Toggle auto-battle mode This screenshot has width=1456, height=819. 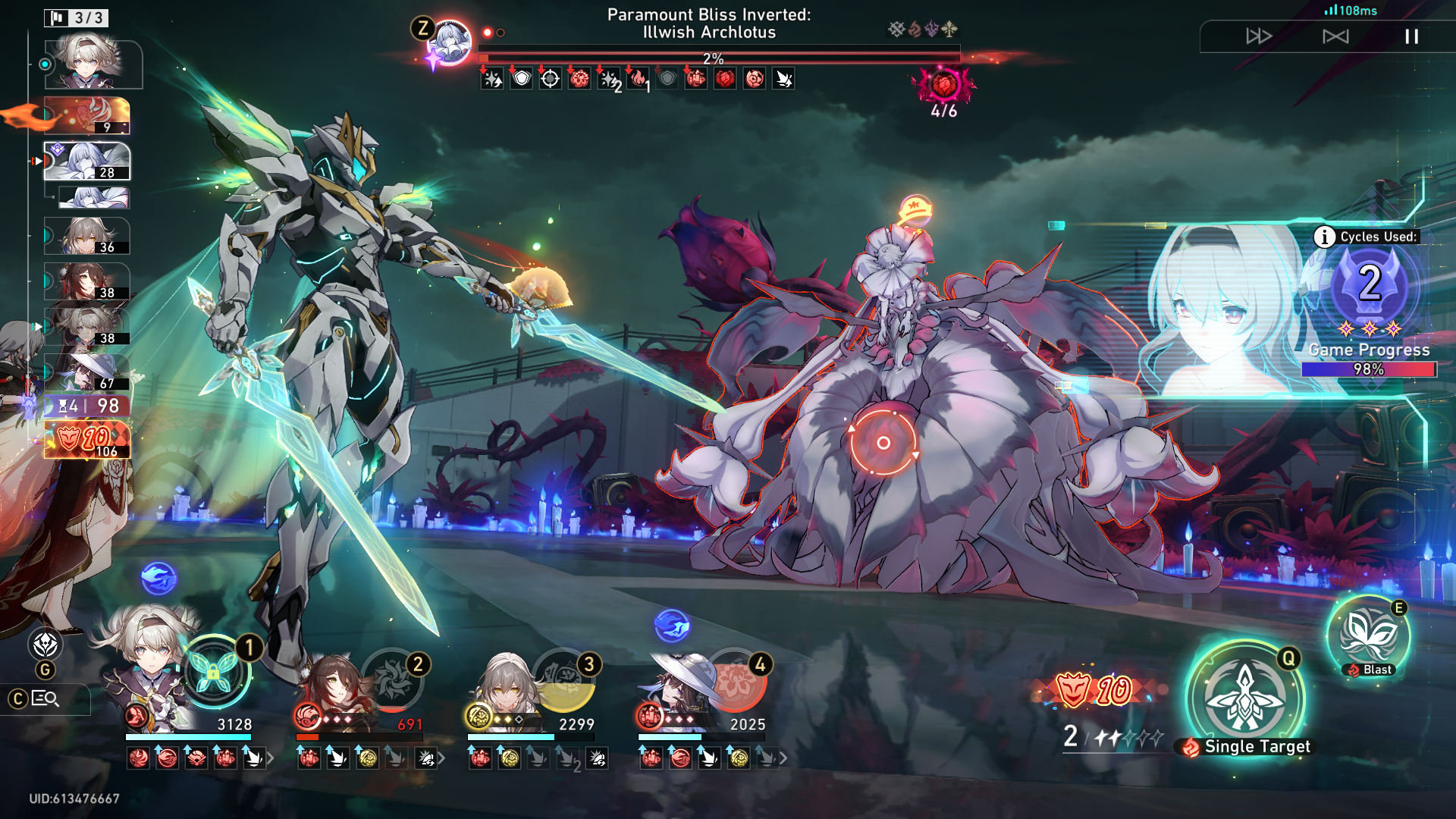(1335, 36)
